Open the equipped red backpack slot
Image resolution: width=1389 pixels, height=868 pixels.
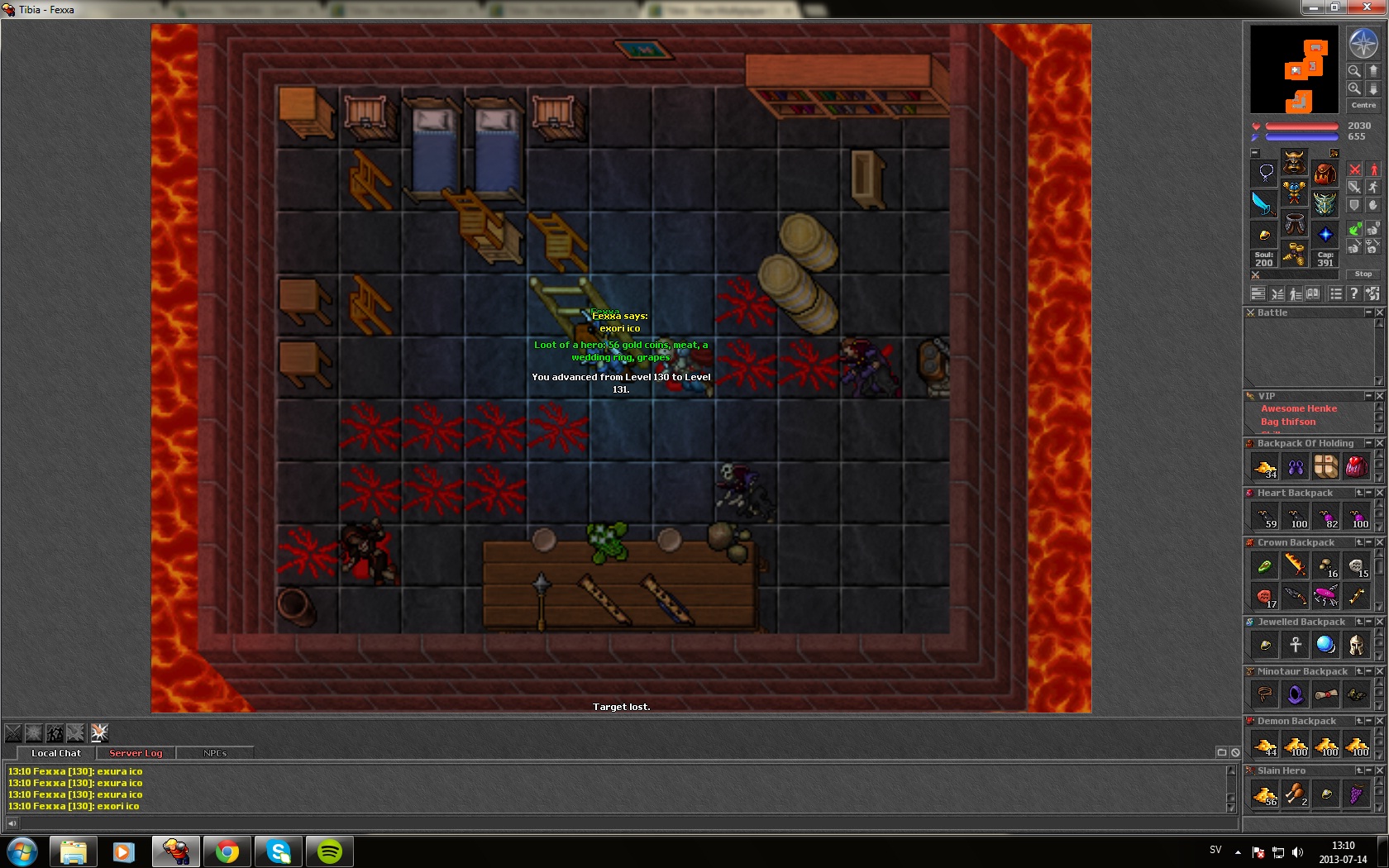1325,173
